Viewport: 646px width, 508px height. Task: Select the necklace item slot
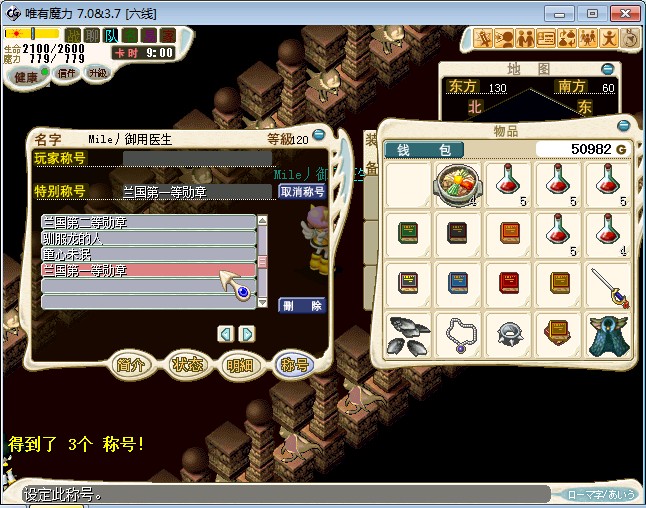click(458, 336)
